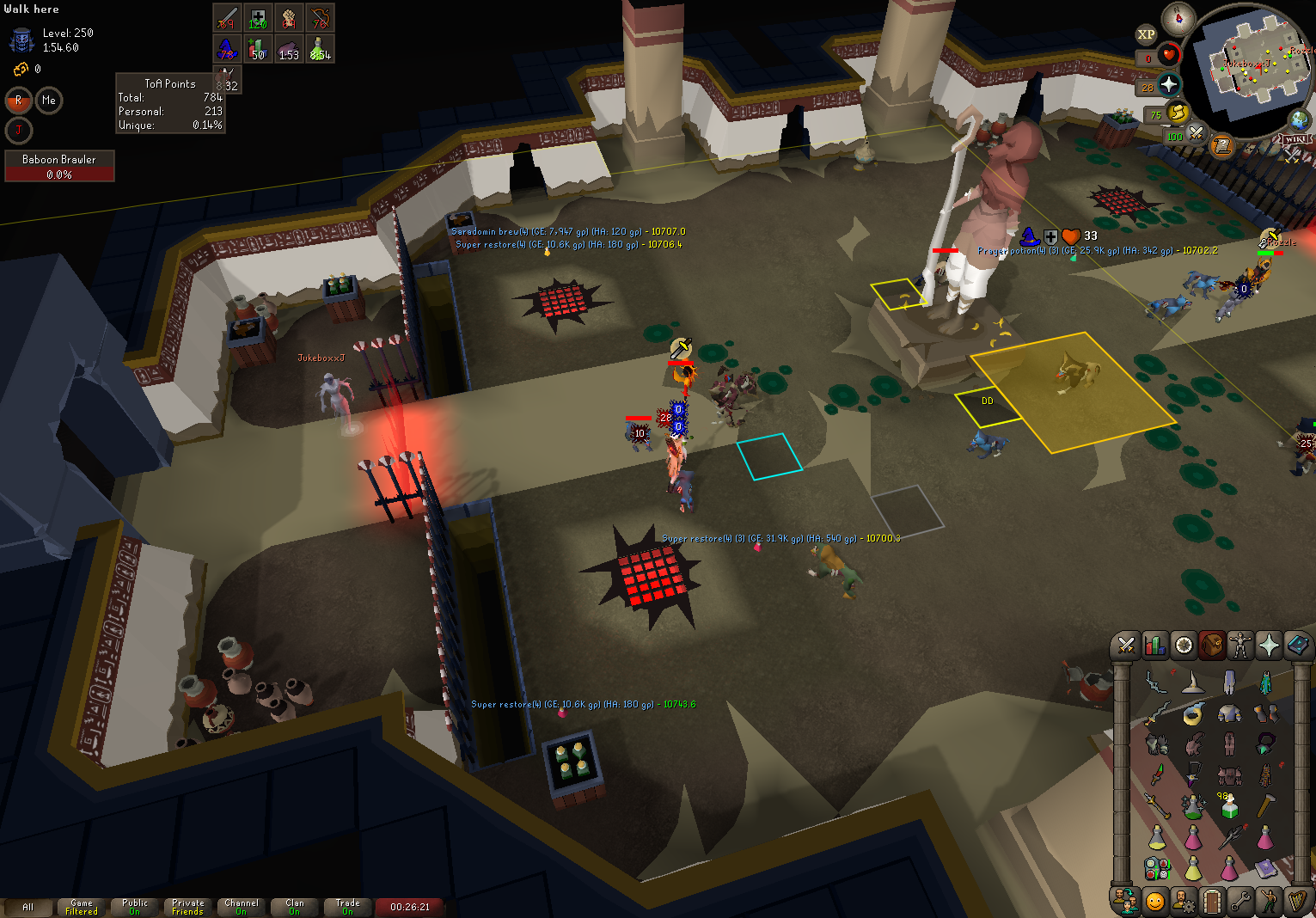Image resolution: width=1316 pixels, height=918 pixels.
Task: Open the Worn Equipment tab
Action: coord(1239,645)
